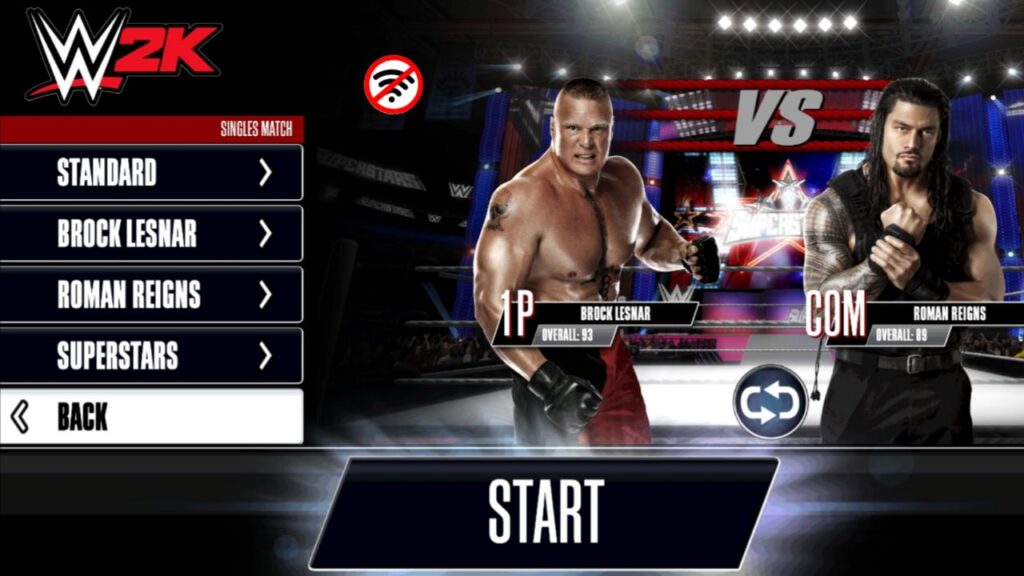Viewport: 1024px width, 576px height.
Task: Start the singles match
Action: tap(545, 512)
